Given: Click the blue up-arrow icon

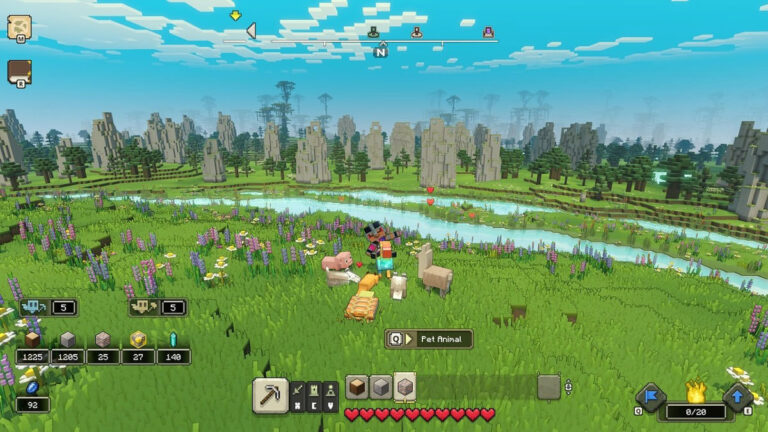Looking at the screenshot, I should tap(738, 396).
